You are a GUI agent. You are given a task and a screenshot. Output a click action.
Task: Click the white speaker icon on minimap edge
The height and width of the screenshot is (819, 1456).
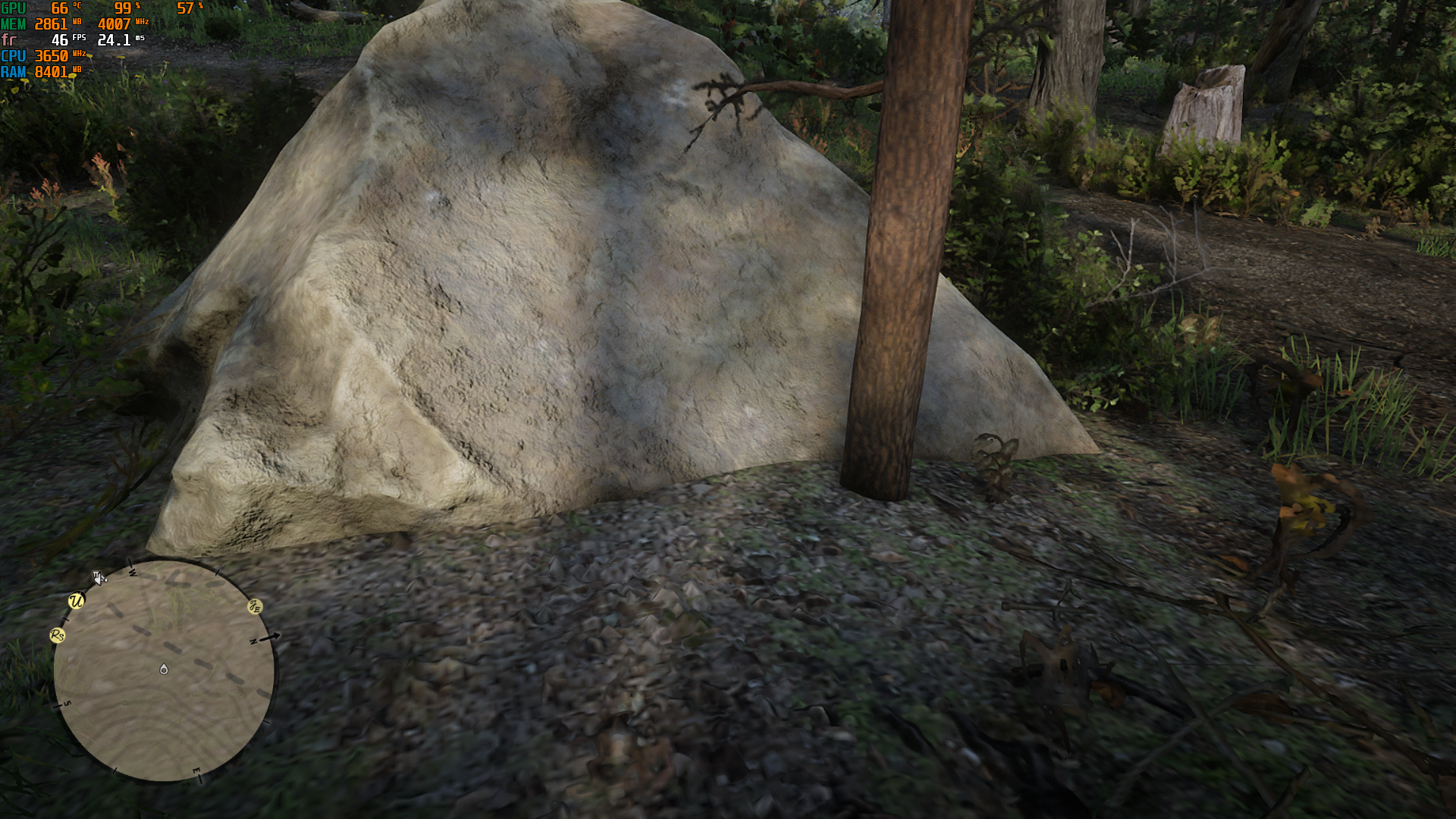pyautogui.click(x=99, y=578)
